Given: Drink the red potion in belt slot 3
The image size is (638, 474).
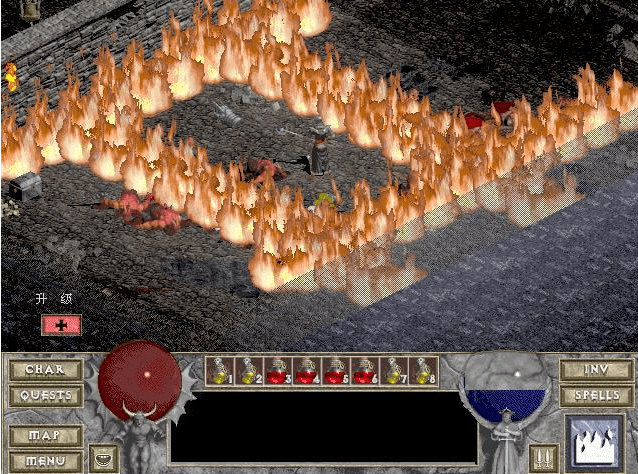Looking at the screenshot, I should click(x=277, y=371).
